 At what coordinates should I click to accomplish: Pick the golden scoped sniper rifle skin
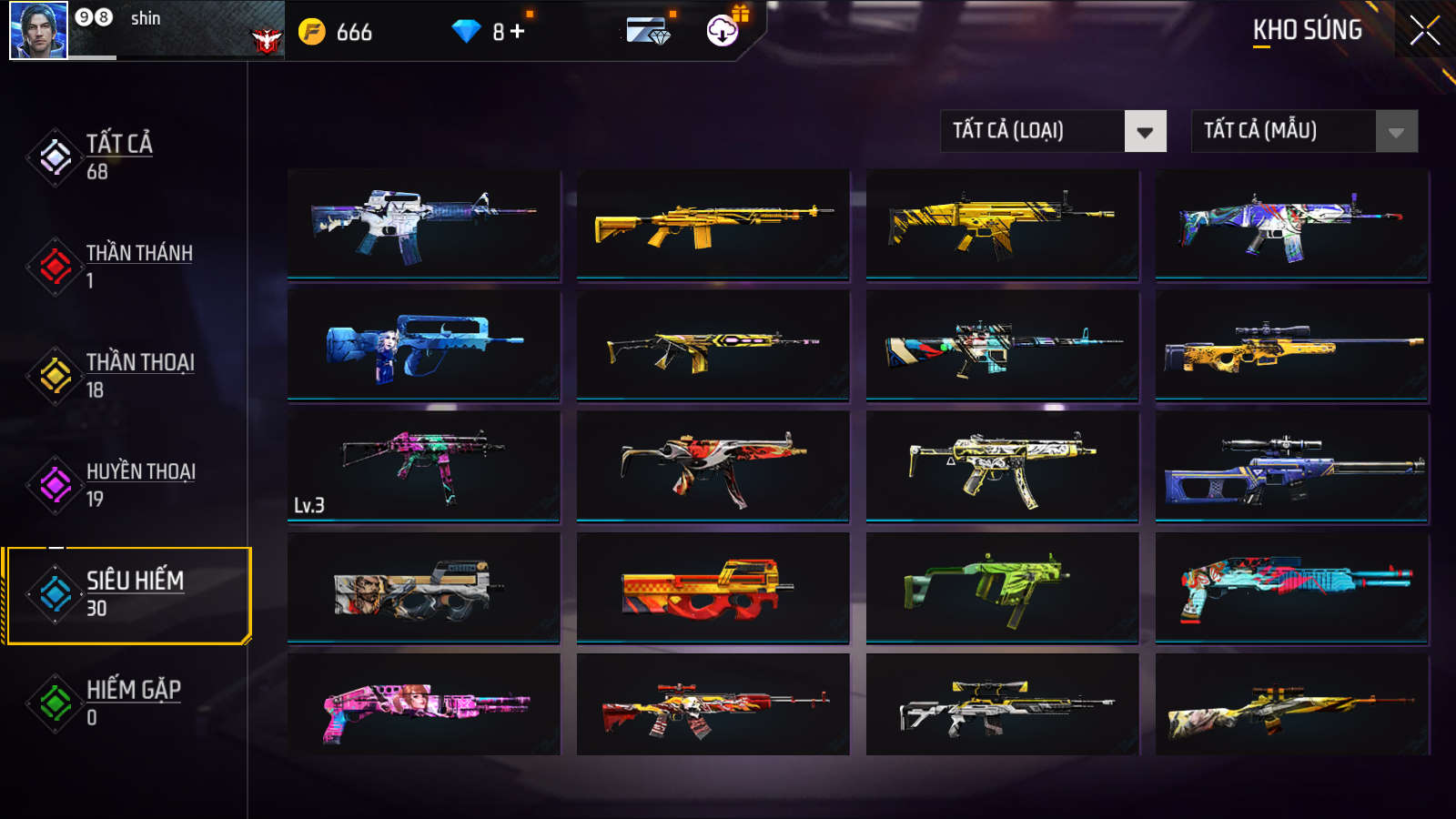(x=1291, y=345)
